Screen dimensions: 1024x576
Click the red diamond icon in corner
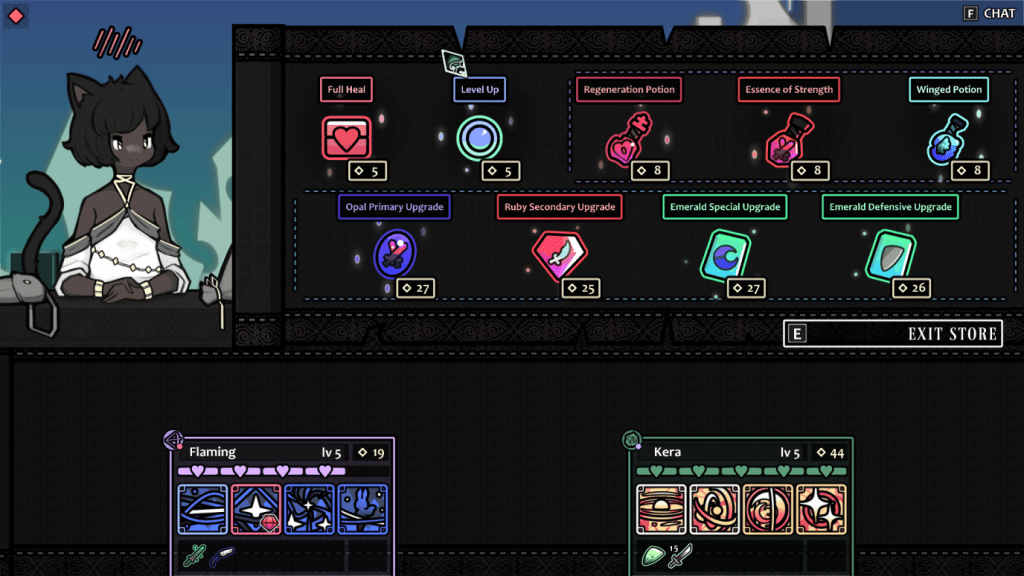15,15
